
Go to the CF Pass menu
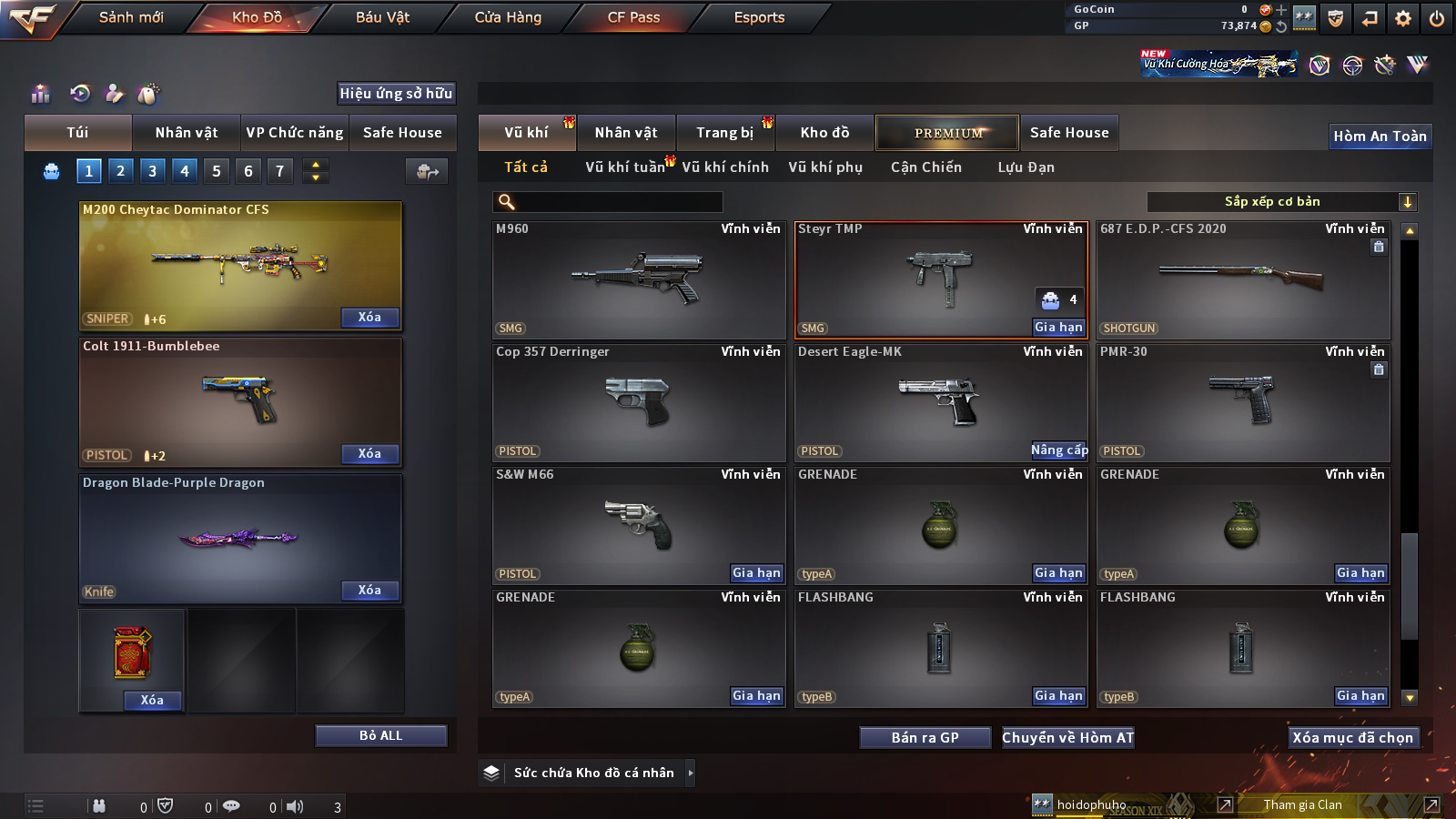[633, 17]
